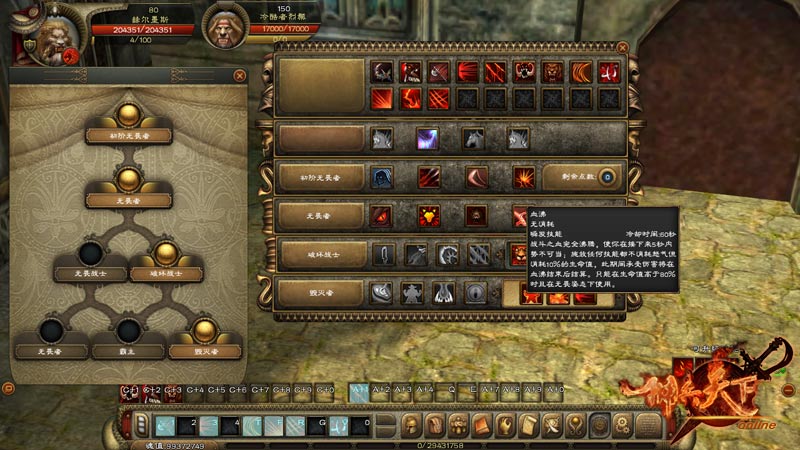Choose the hooded figure skill icon
Image resolution: width=800 pixels, height=450 pixels.
(x=381, y=177)
